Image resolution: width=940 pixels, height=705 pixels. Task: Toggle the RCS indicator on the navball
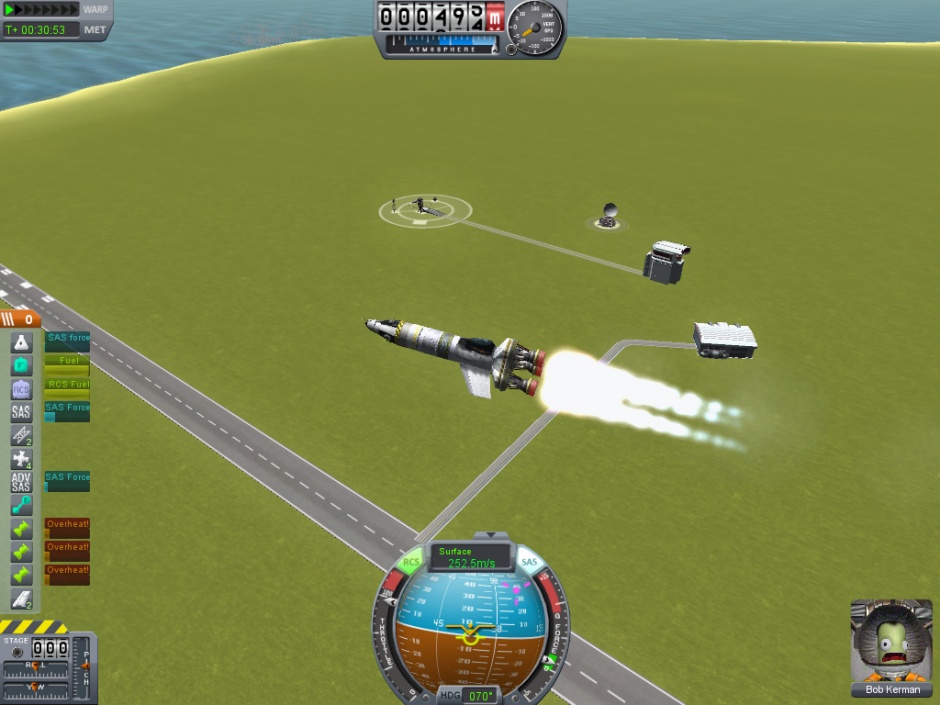[x=412, y=563]
